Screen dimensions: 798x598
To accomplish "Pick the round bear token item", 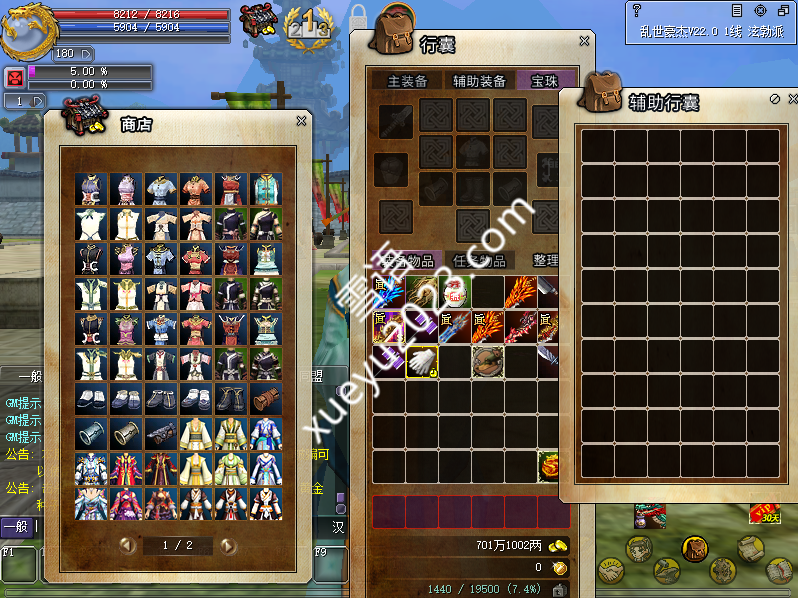I will point(487,361).
